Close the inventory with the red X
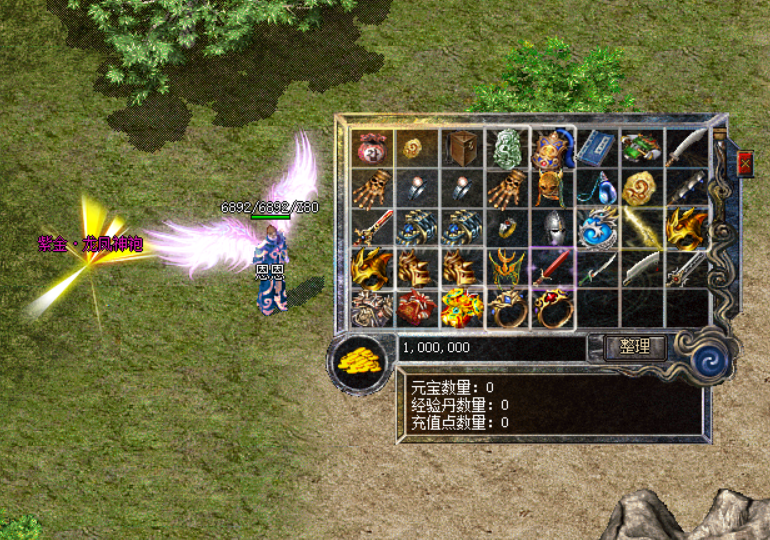Screen dimensions: 770x540 click(x=744, y=163)
